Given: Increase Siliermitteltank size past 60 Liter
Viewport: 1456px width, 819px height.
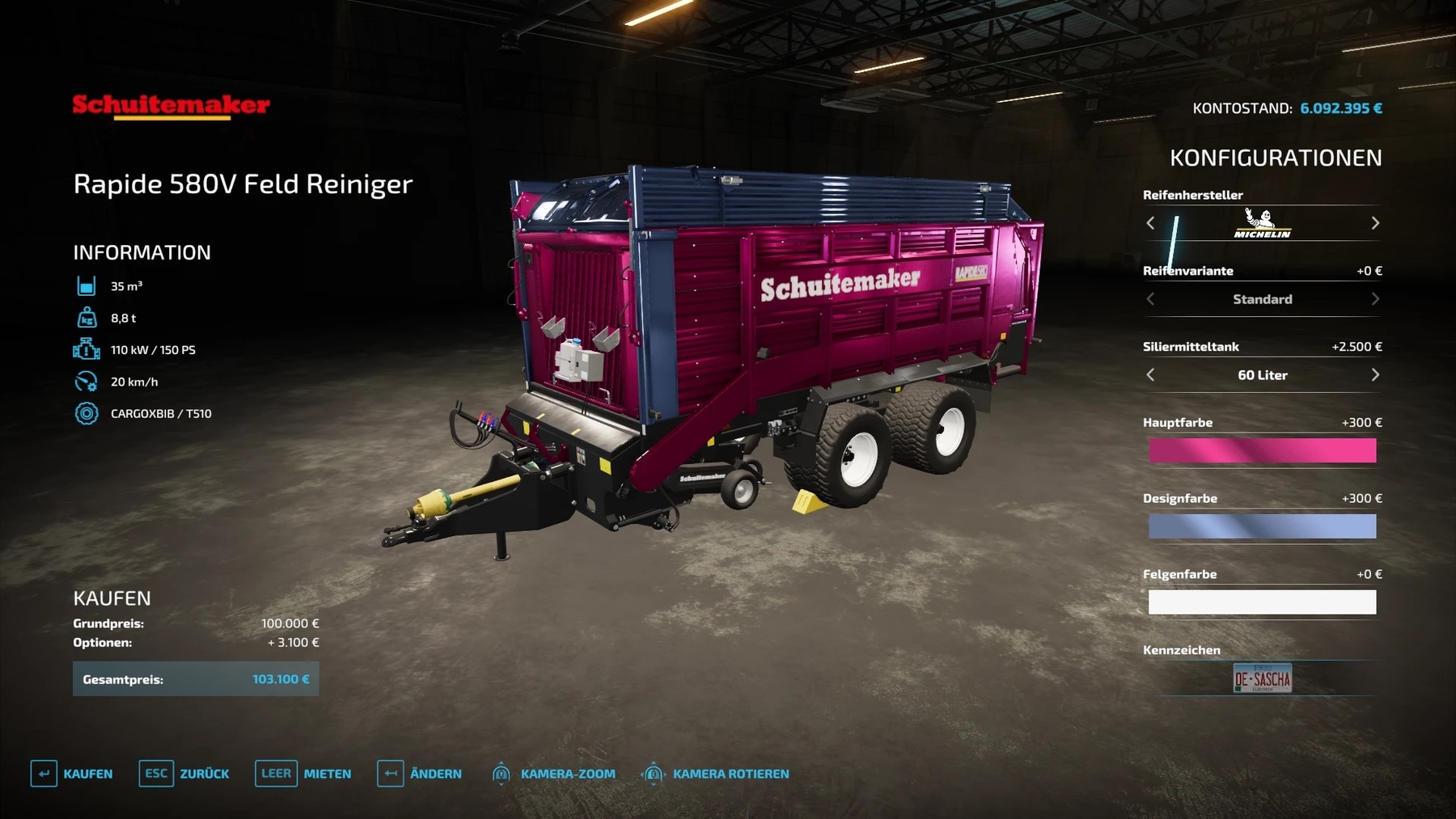Looking at the screenshot, I should [1375, 375].
